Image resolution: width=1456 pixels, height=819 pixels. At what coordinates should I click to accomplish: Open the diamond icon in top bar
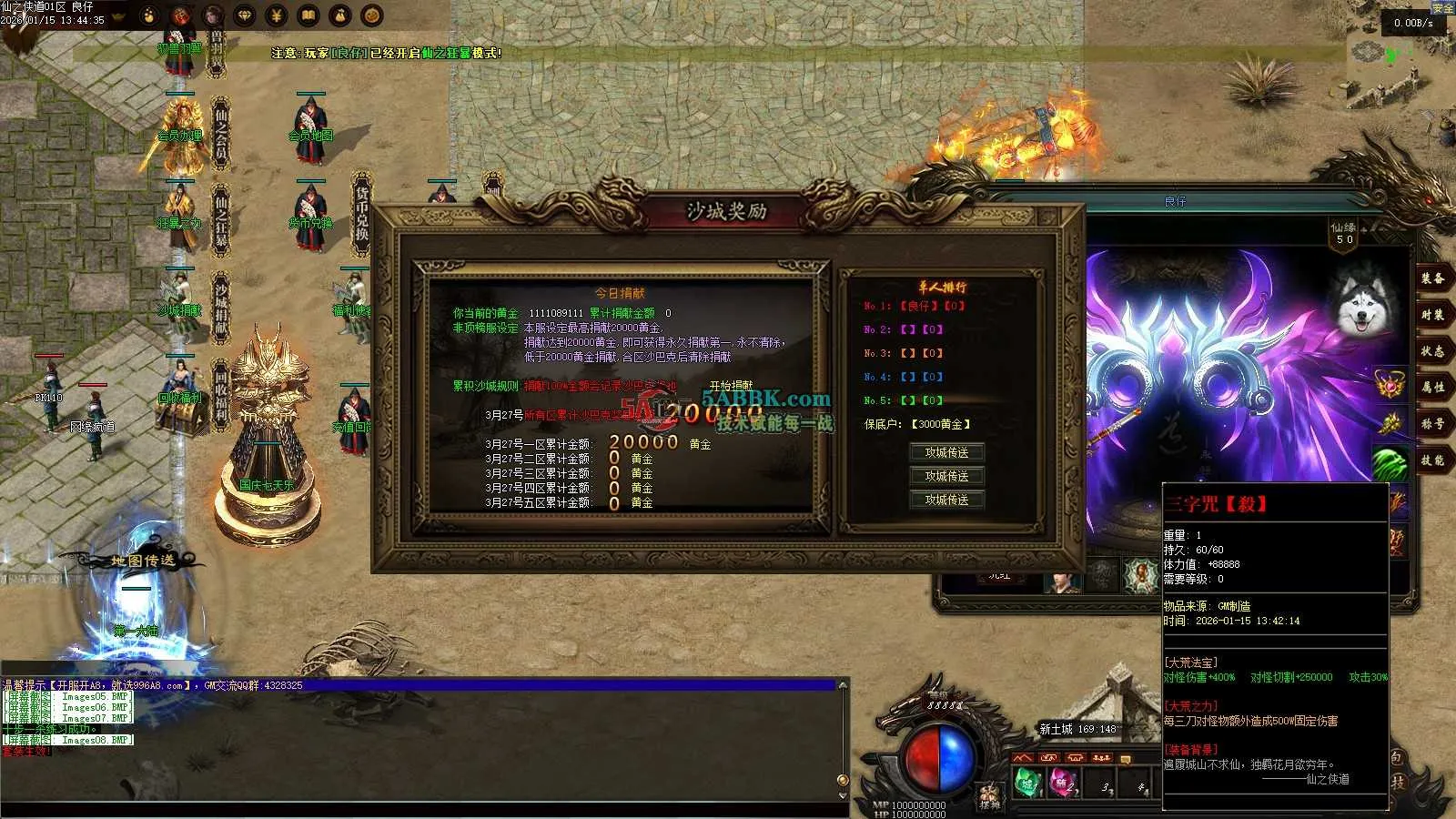(245, 15)
